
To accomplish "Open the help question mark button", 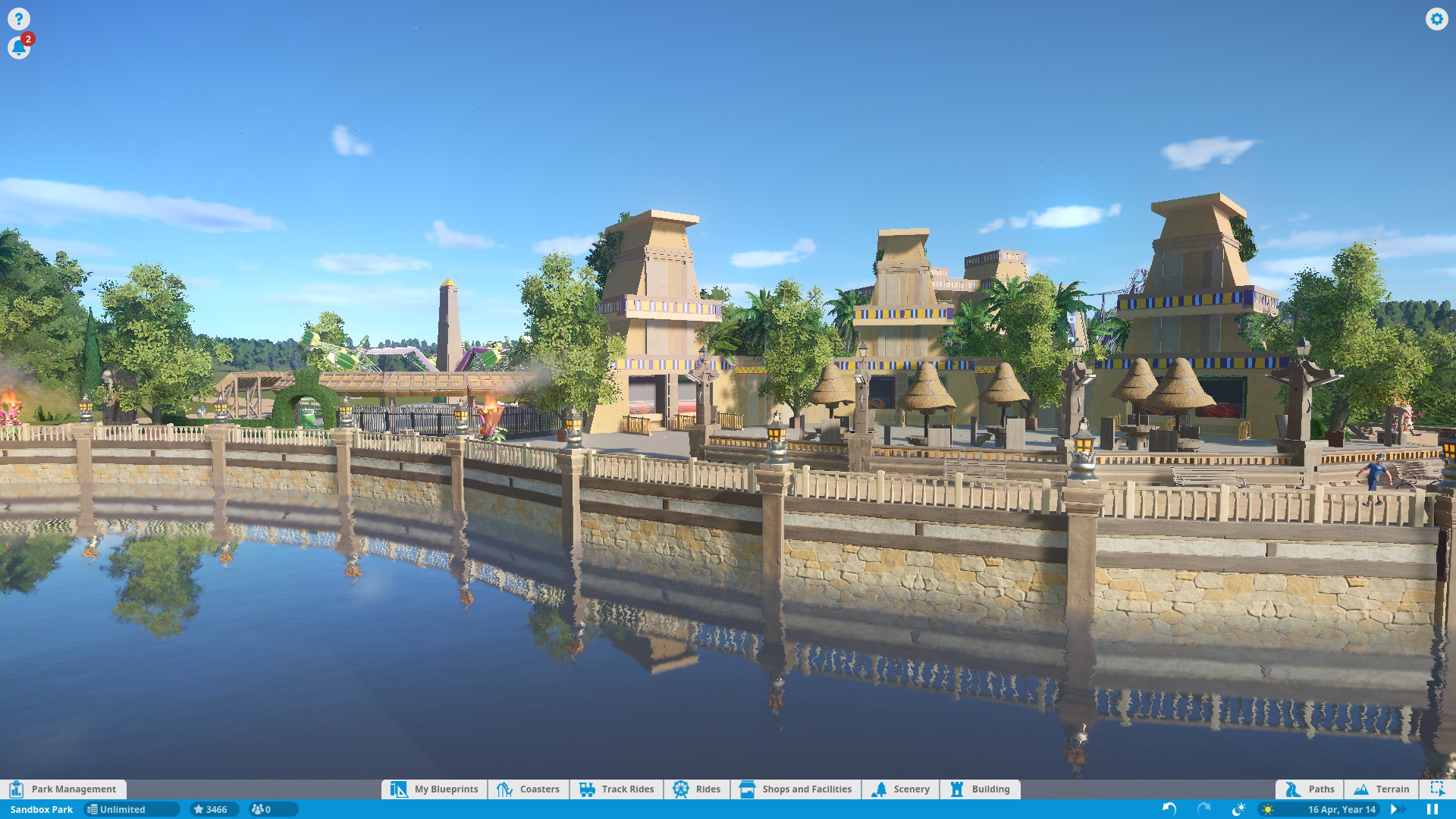I will [19, 19].
